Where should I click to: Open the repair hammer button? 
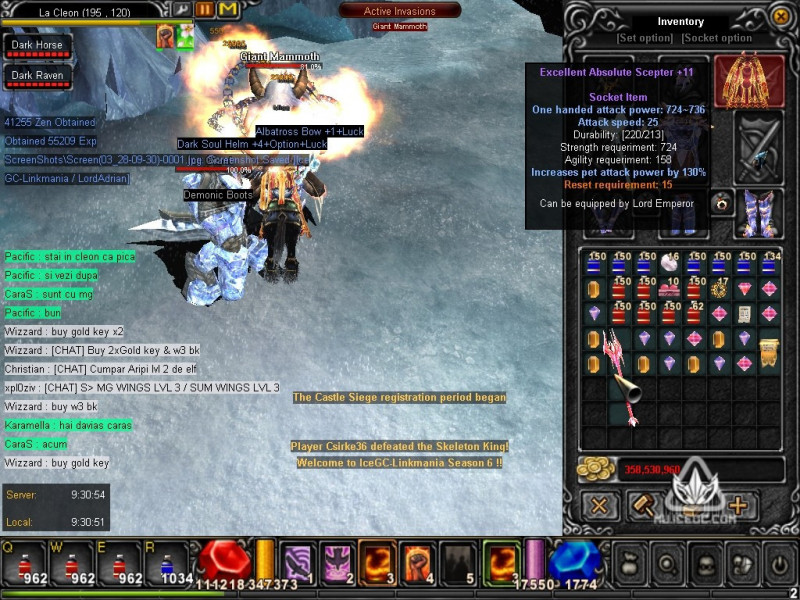(643, 505)
